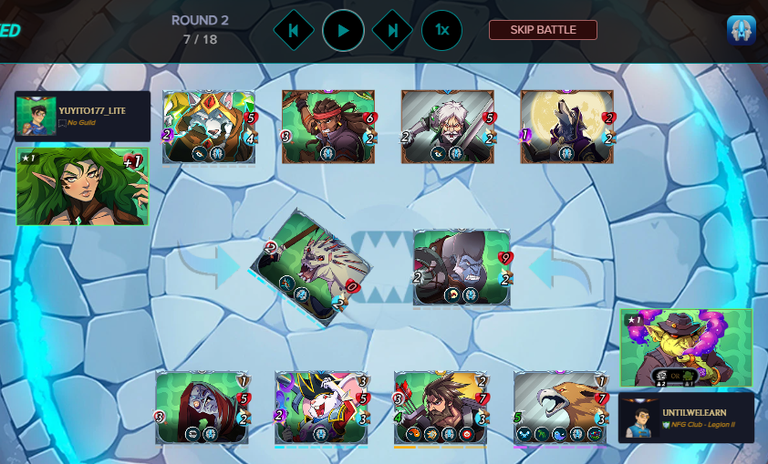The width and height of the screenshot is (768, 464).
Task: Inspect the red hooded figure card
Action: 202,408
